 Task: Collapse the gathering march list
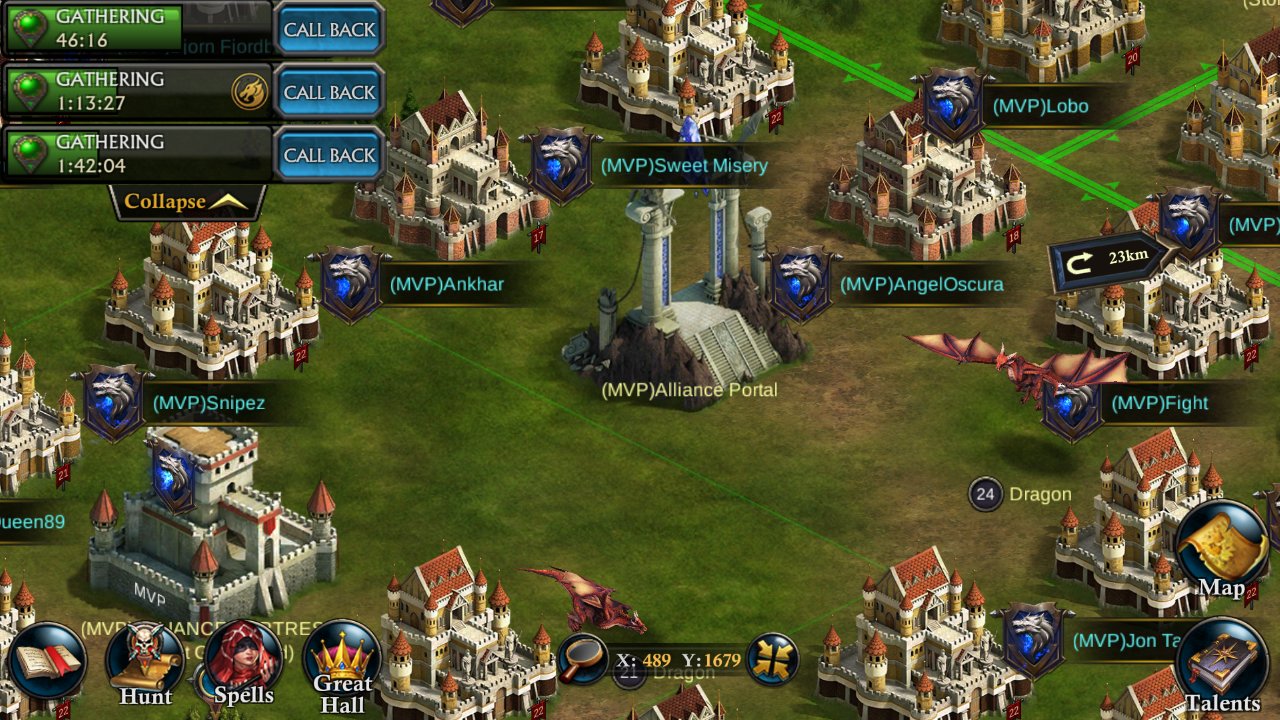coord(186,202)
